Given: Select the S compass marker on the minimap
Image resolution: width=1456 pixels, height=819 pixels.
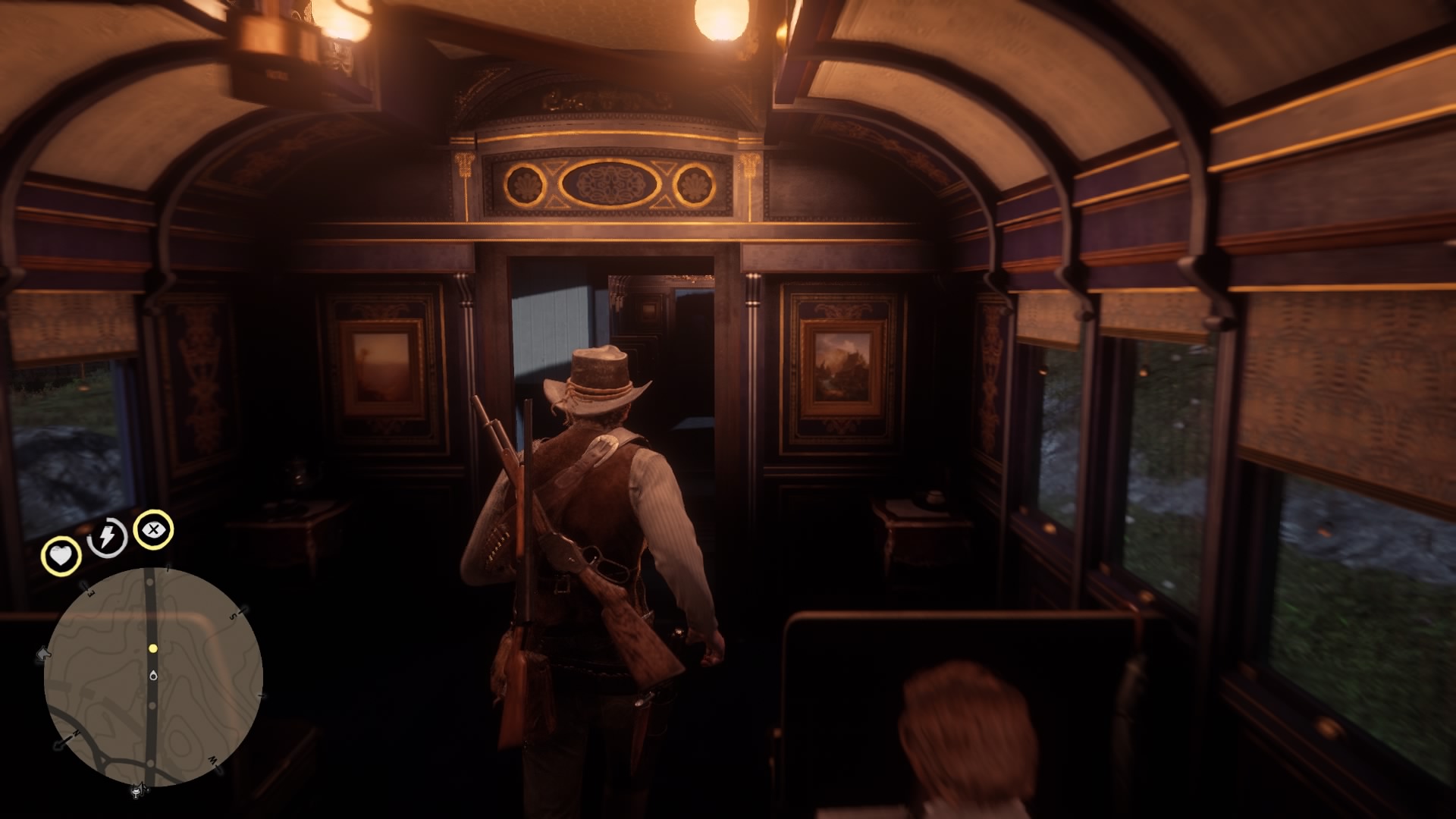Looking at the screenshot, I should [x=233, y=615].
